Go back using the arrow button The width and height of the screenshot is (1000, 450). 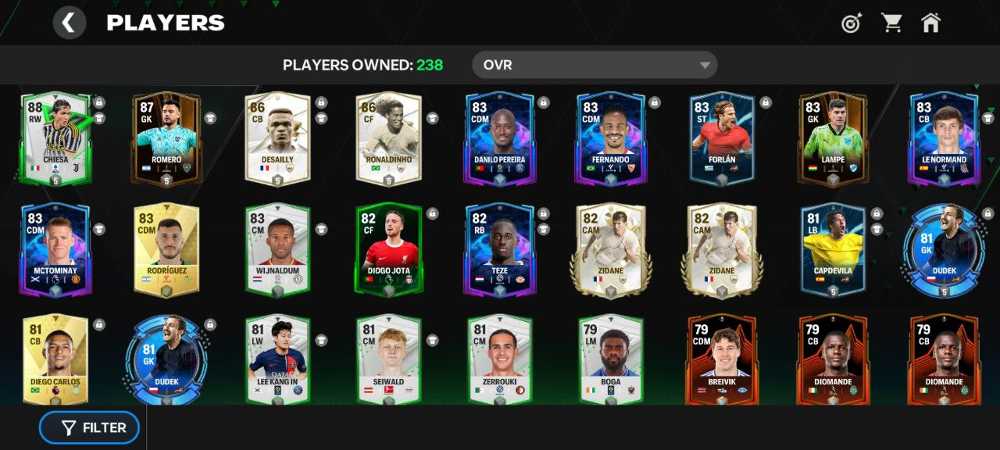coord(69,23)
